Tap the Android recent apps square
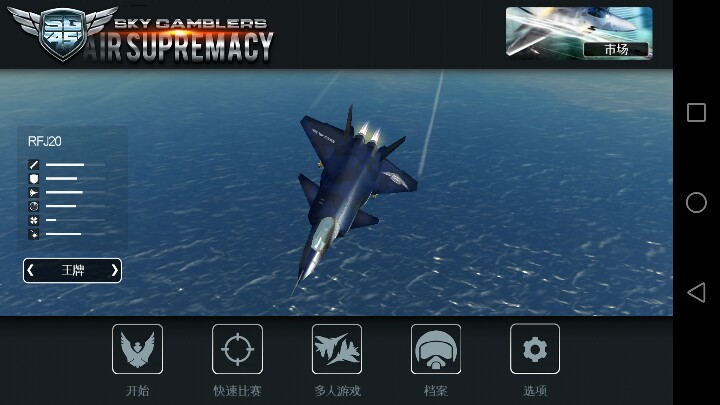This screenshot has height=405, width=720. [x=696, y=112]
